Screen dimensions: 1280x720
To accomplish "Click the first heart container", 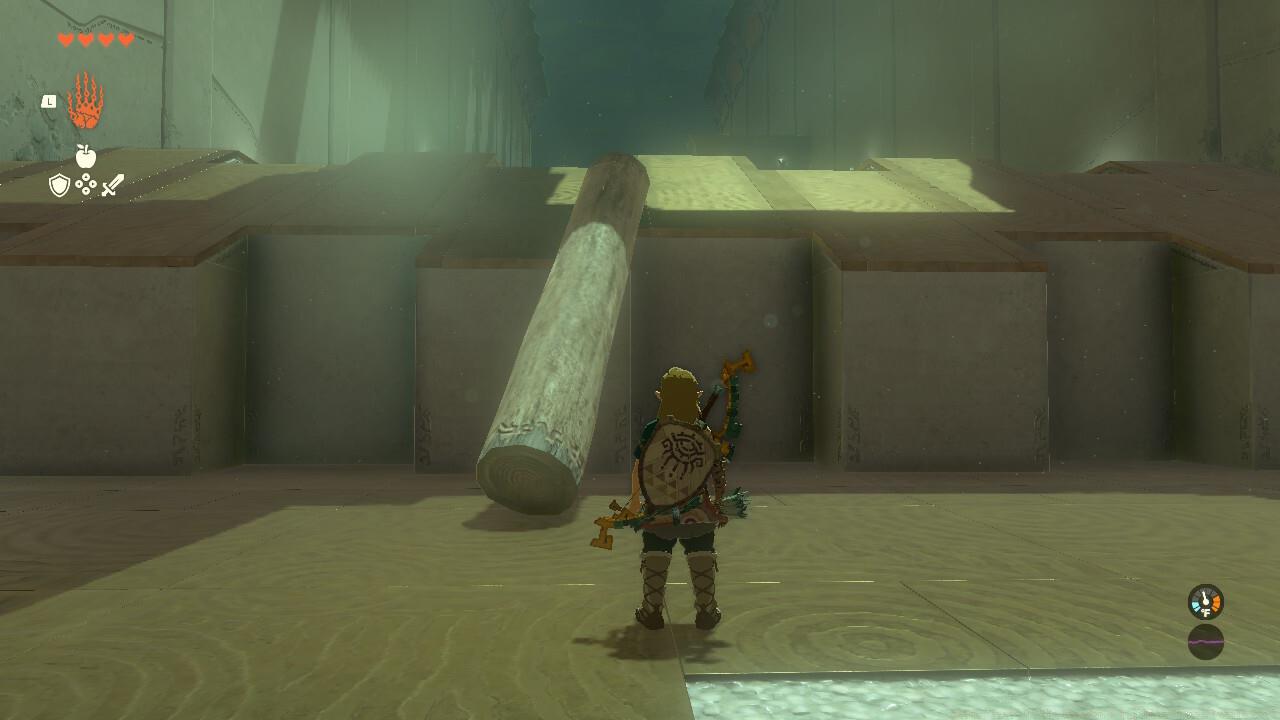I will (65, 40).
